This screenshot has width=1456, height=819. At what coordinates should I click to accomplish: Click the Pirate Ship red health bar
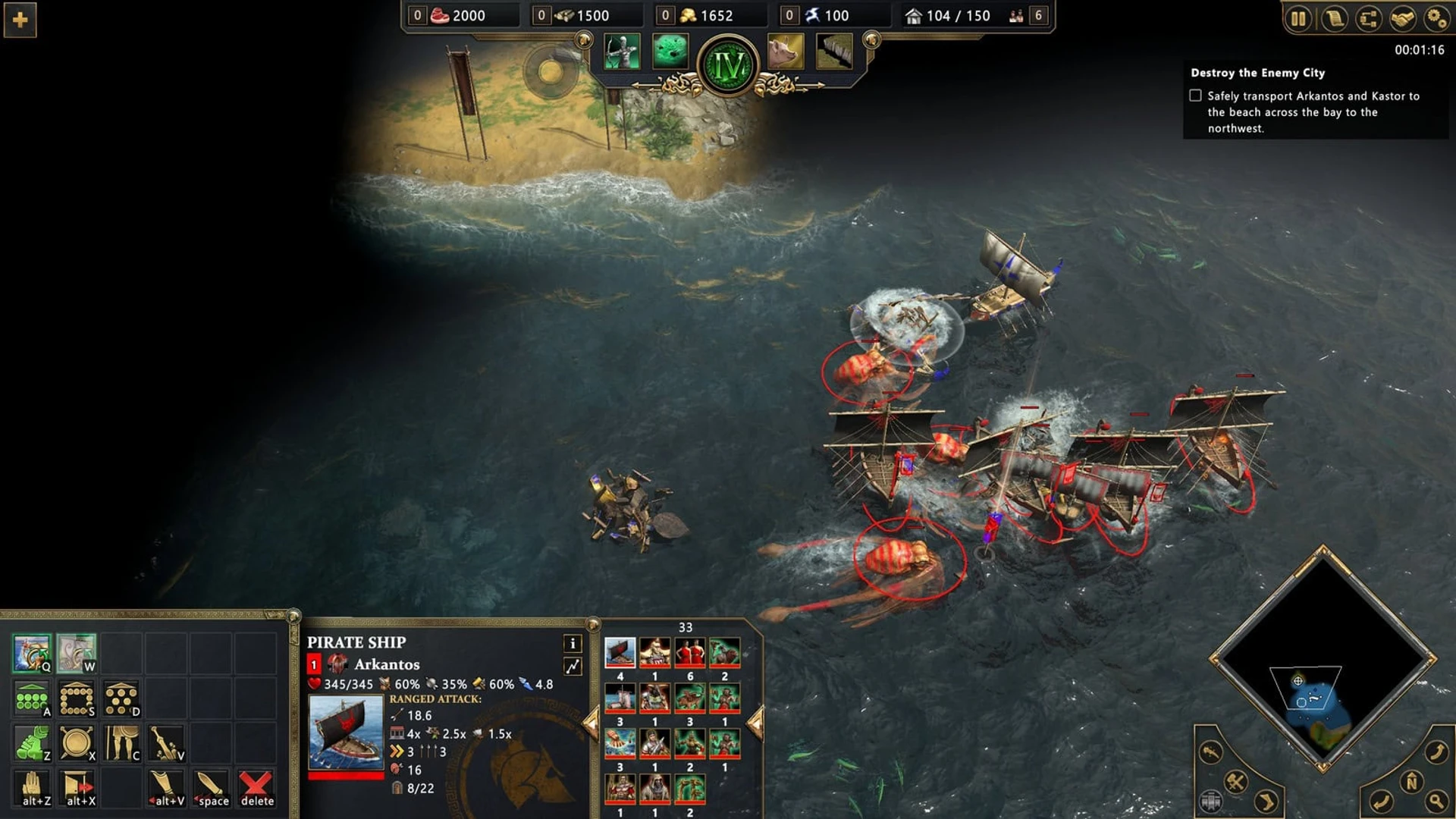click(347, 775)
